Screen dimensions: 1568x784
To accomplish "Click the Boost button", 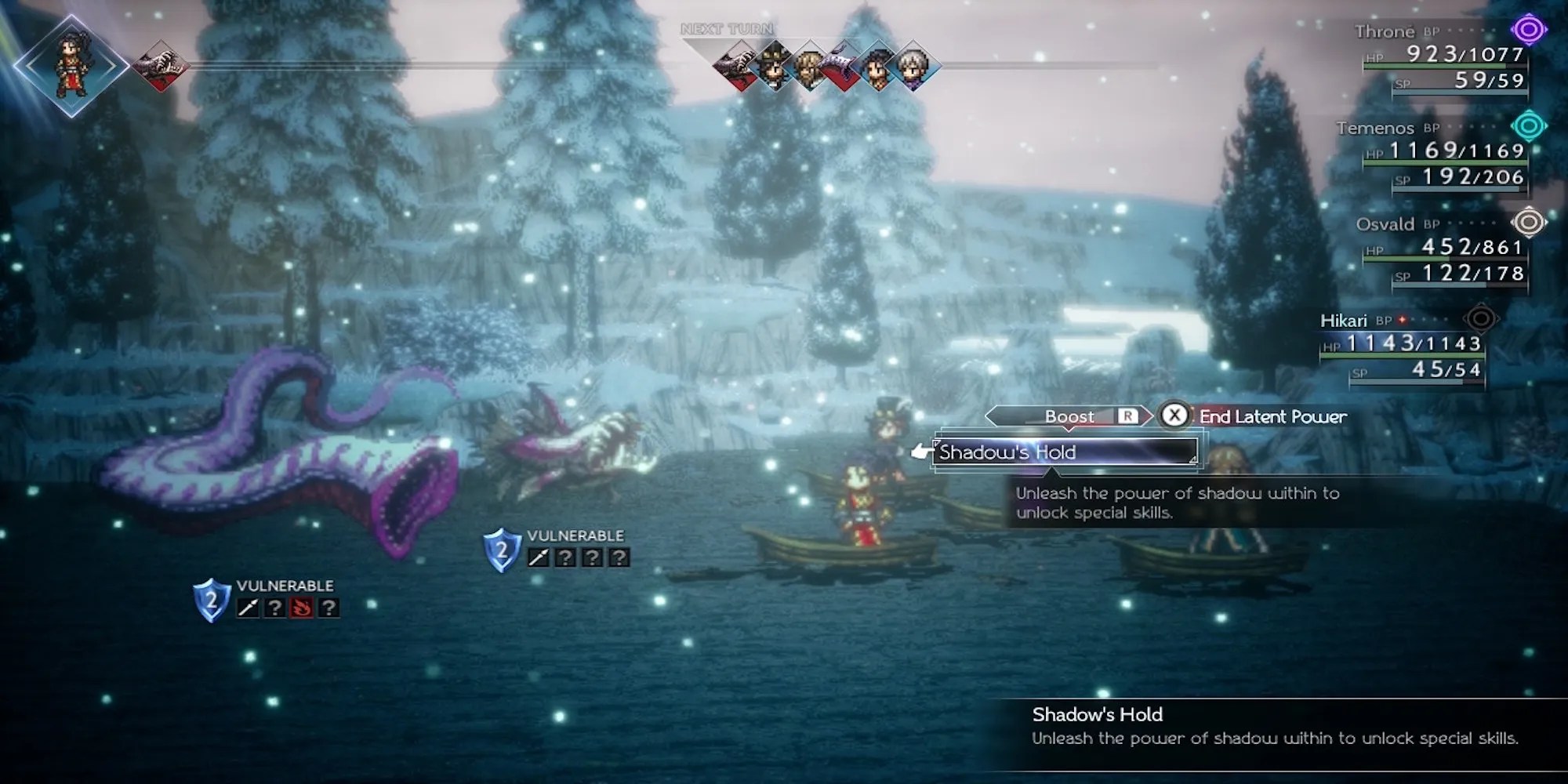I will [x=1069, y=416].
